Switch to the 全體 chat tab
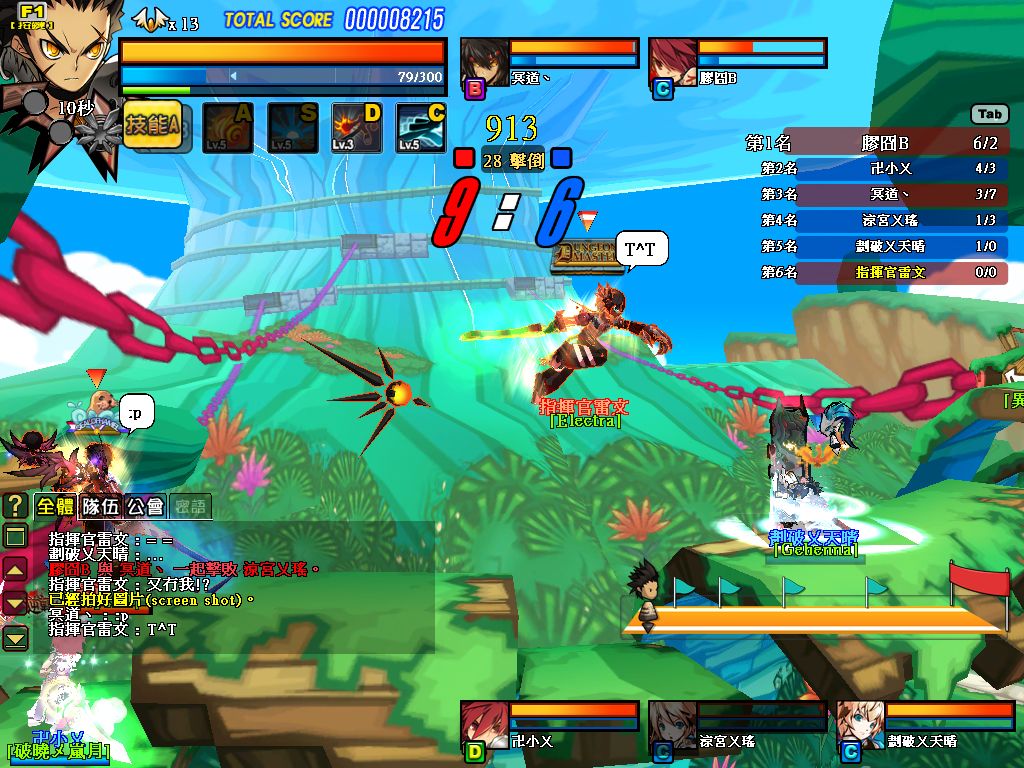1024x768 pixels. click(x=55, y=506)
